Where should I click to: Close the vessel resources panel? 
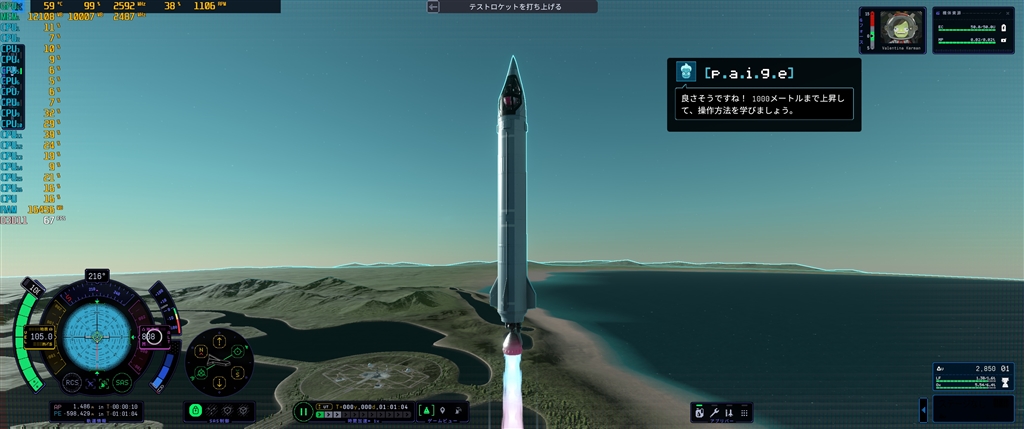[x=1010, y=11]
